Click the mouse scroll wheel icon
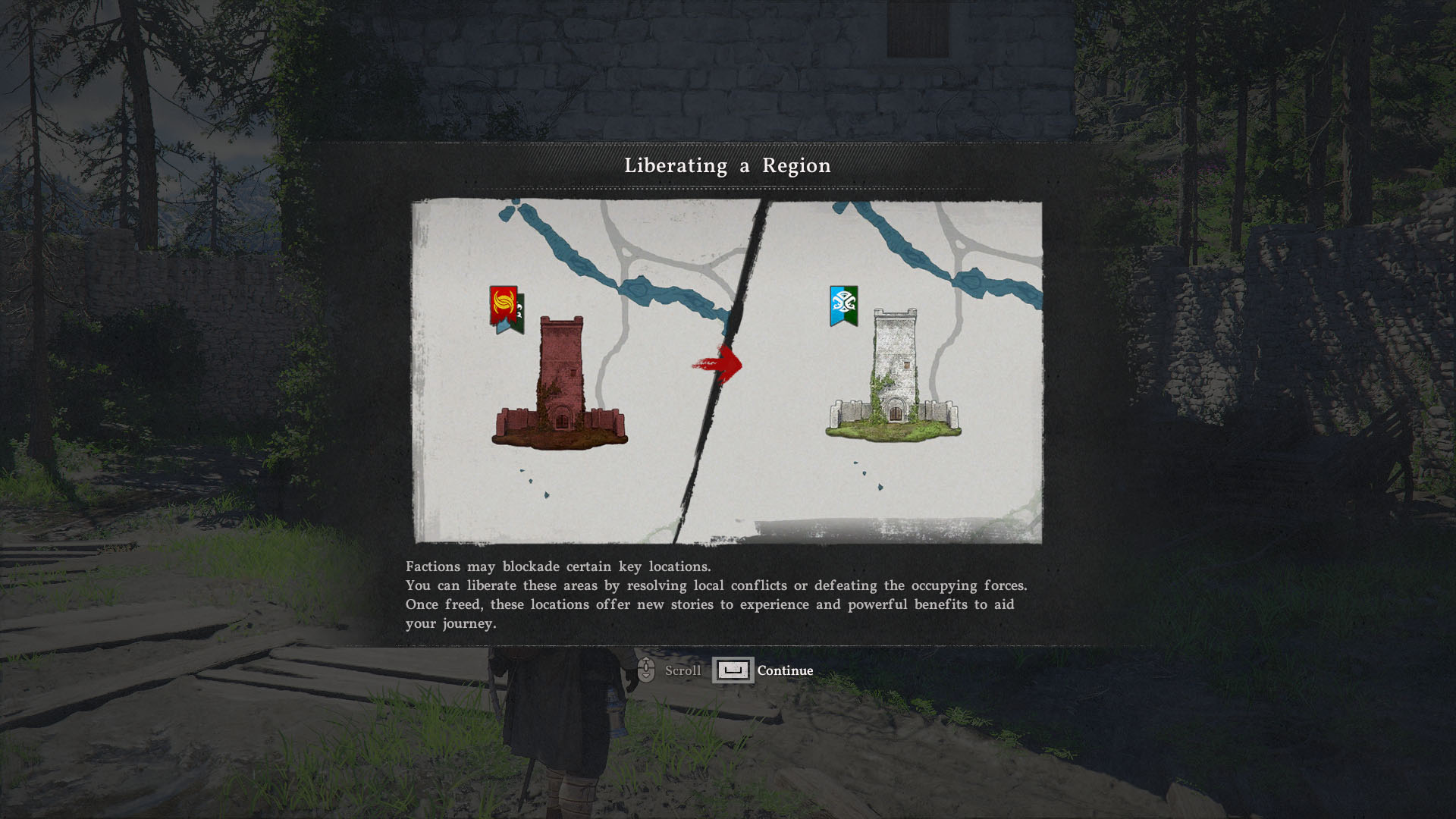 [645, 670]
